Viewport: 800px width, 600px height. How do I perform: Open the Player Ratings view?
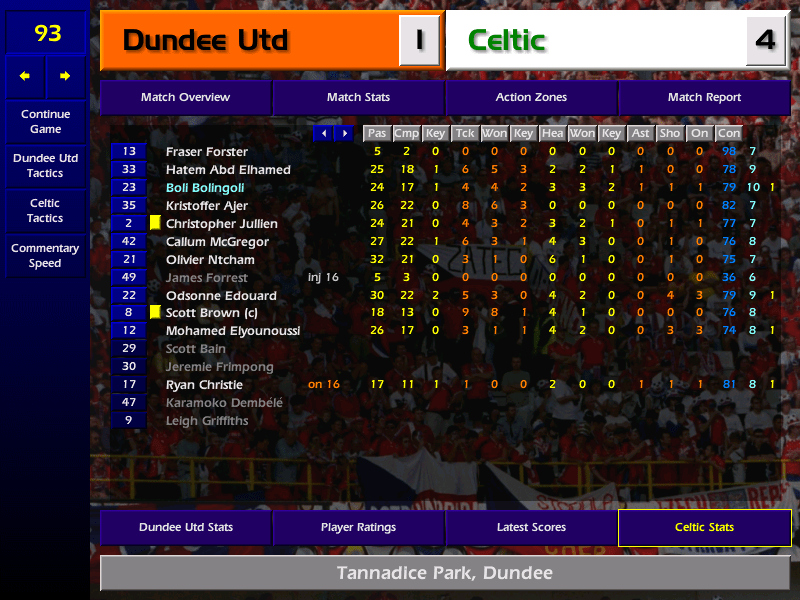(358, 528)
